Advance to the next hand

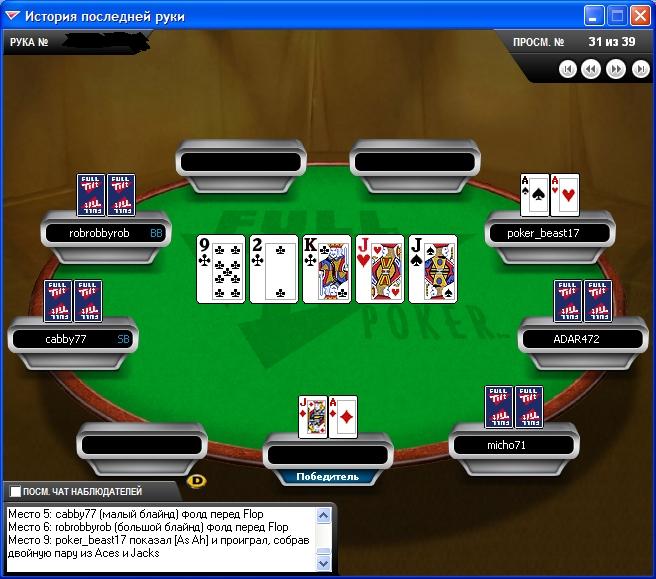pos(616,69)
